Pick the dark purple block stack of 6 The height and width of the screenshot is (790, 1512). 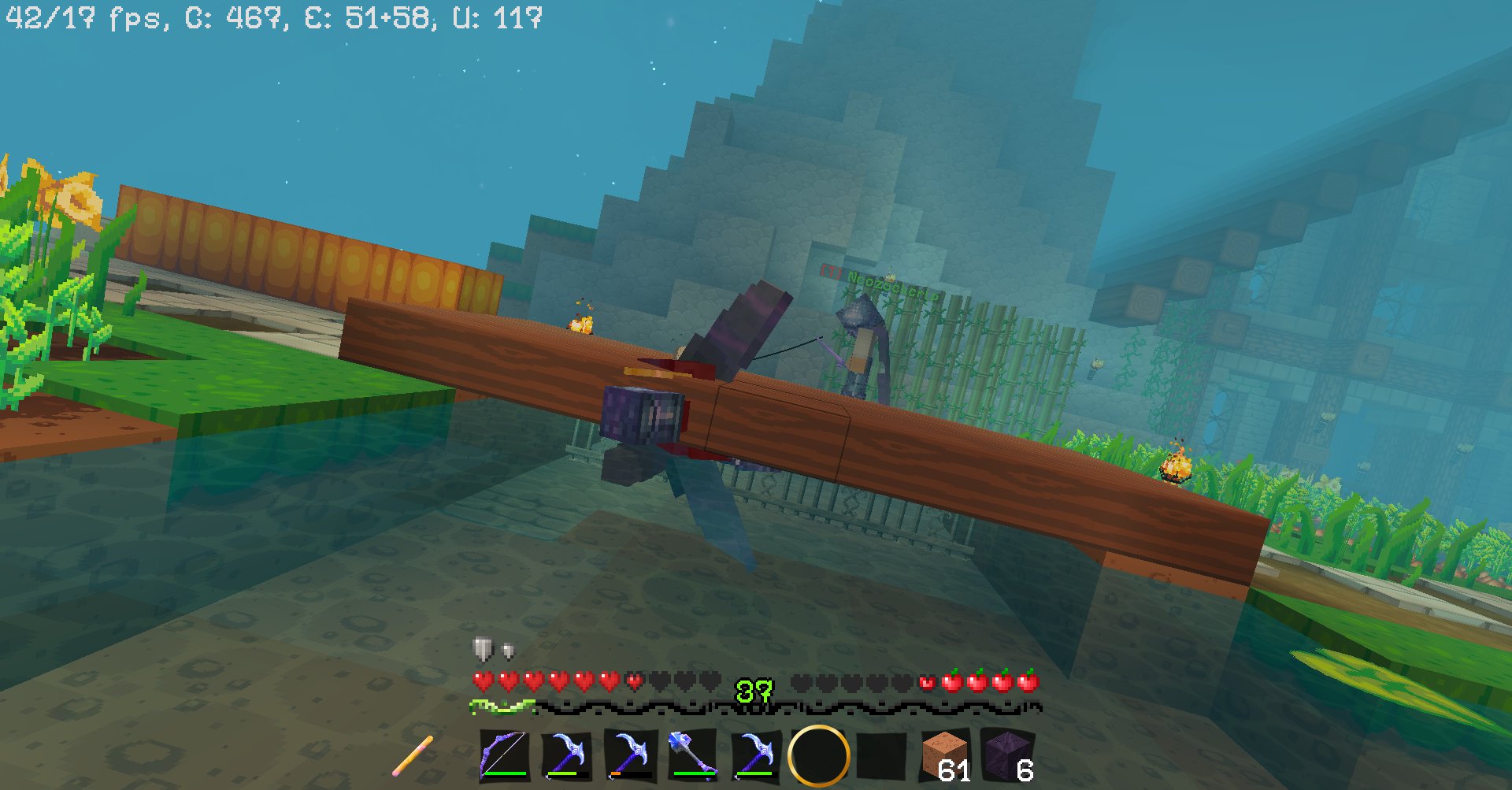coord(1008,755)
